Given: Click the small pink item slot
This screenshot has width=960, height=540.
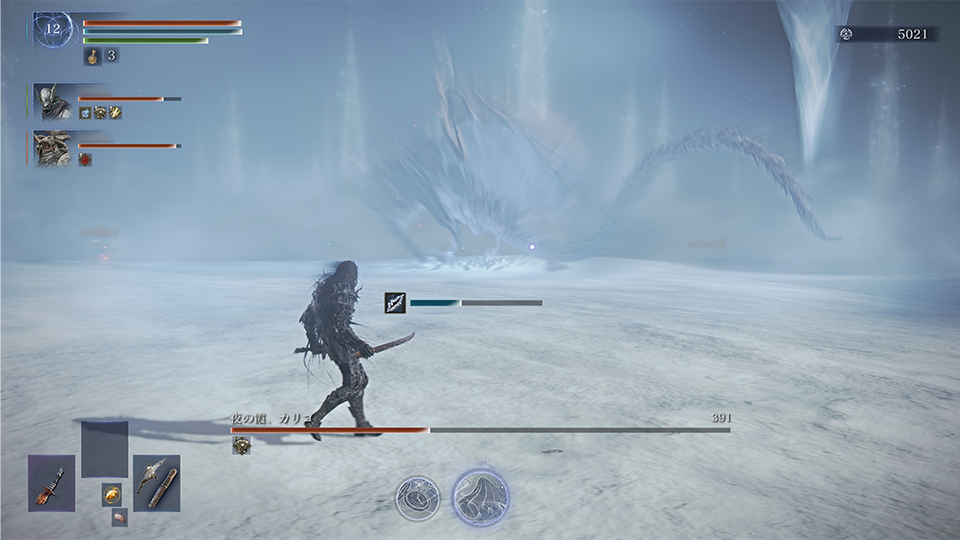Looking at the screenshot, I should [119, 517].
